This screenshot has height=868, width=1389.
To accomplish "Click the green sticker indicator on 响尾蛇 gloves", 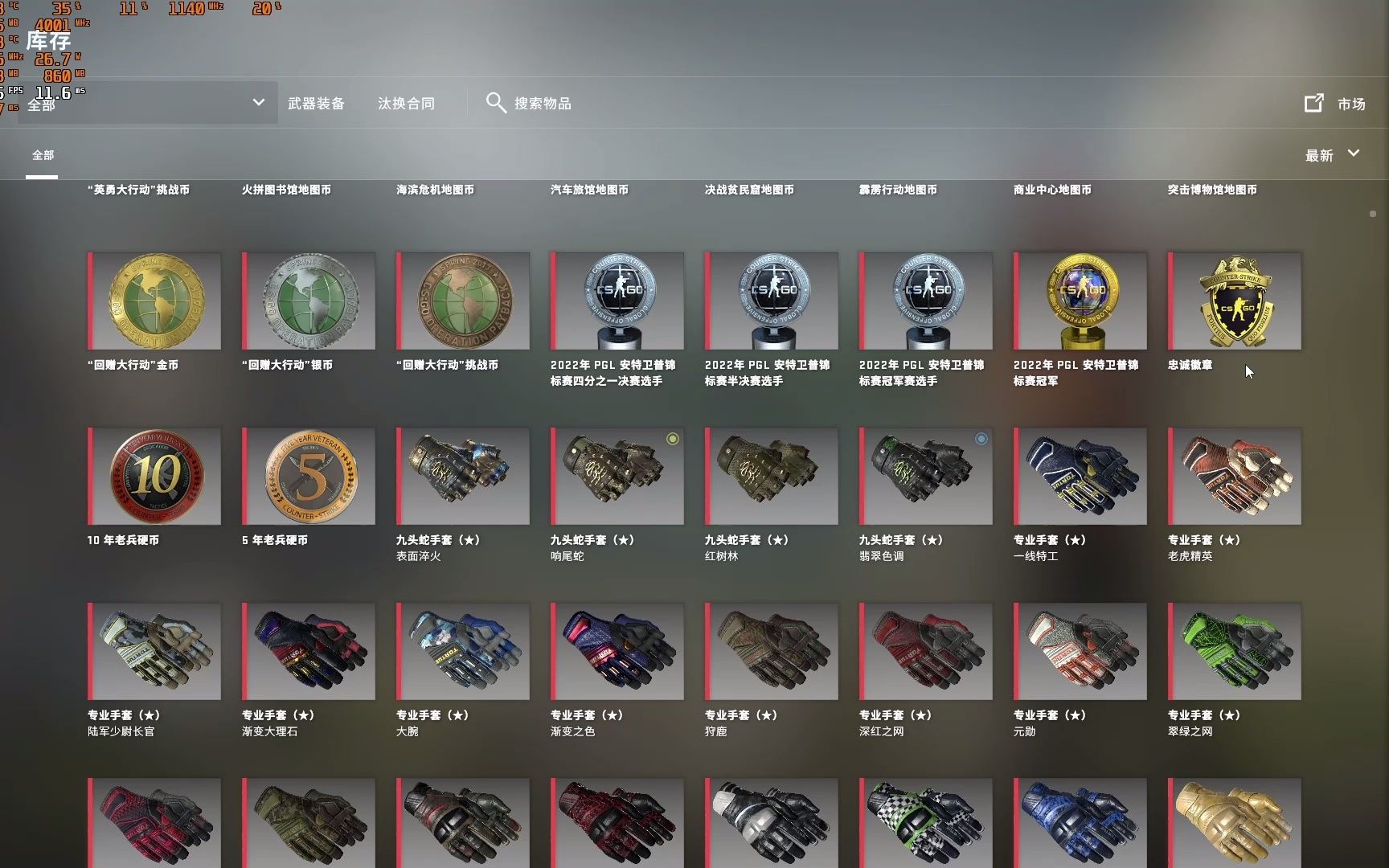I will [672, 439].
